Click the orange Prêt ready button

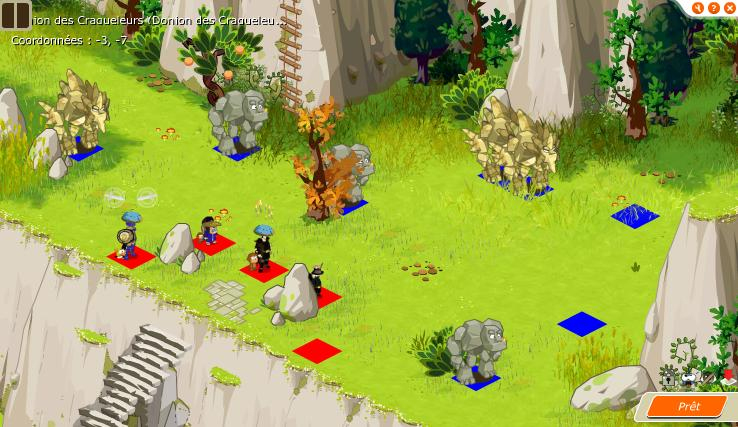688,406
